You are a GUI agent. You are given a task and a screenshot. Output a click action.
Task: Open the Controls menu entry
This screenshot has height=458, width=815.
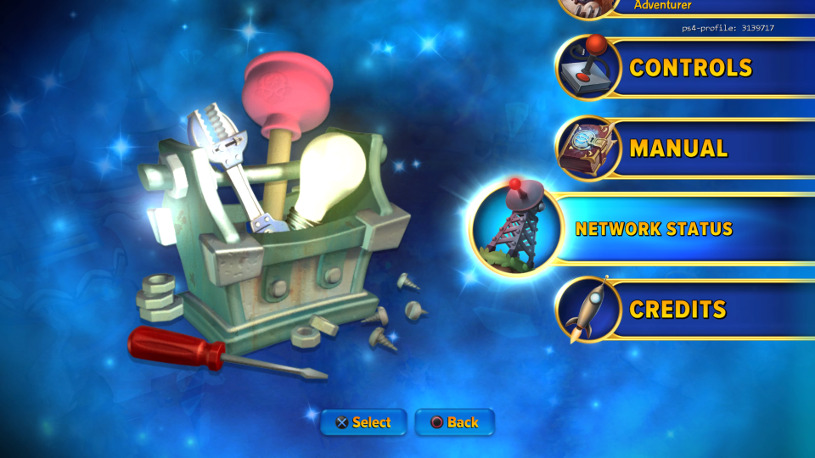point(690,68)
